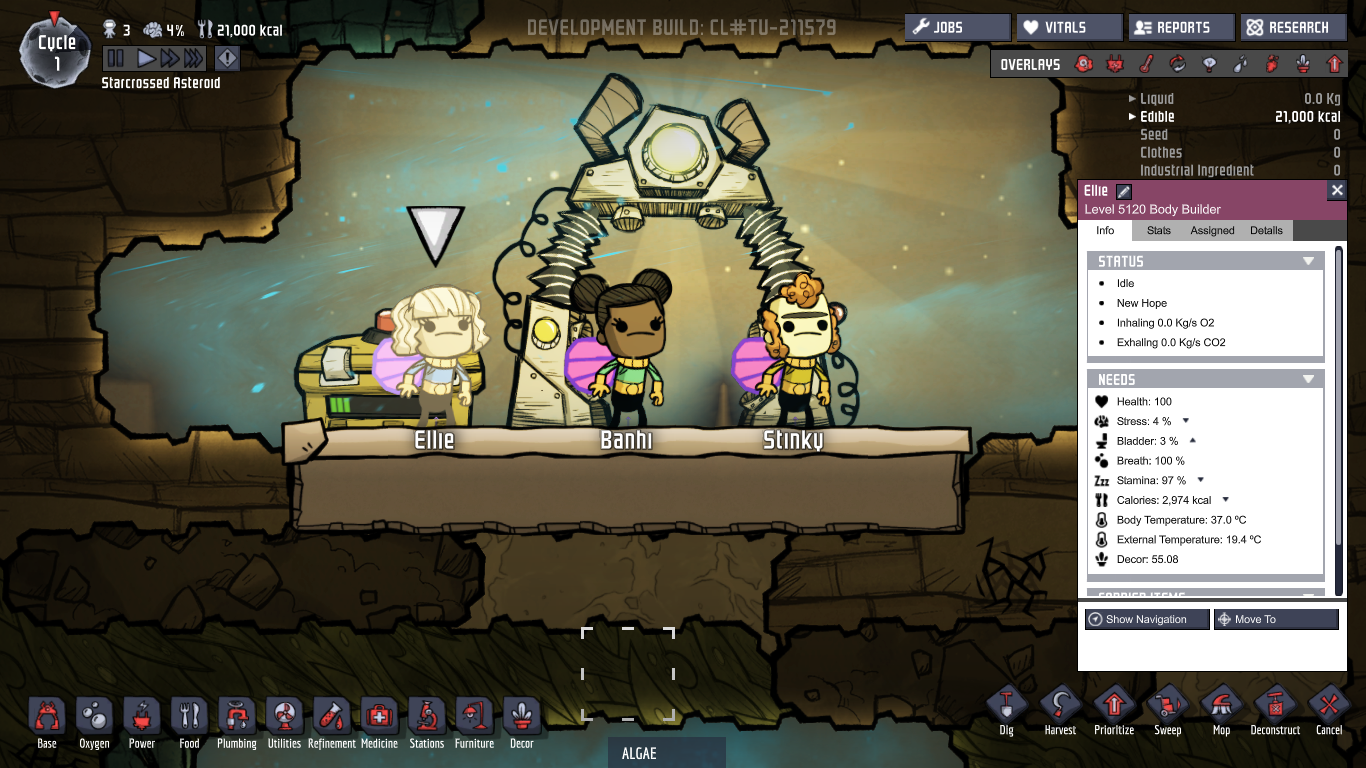
Task: Open the Research screen
Action: point(1293,28)
